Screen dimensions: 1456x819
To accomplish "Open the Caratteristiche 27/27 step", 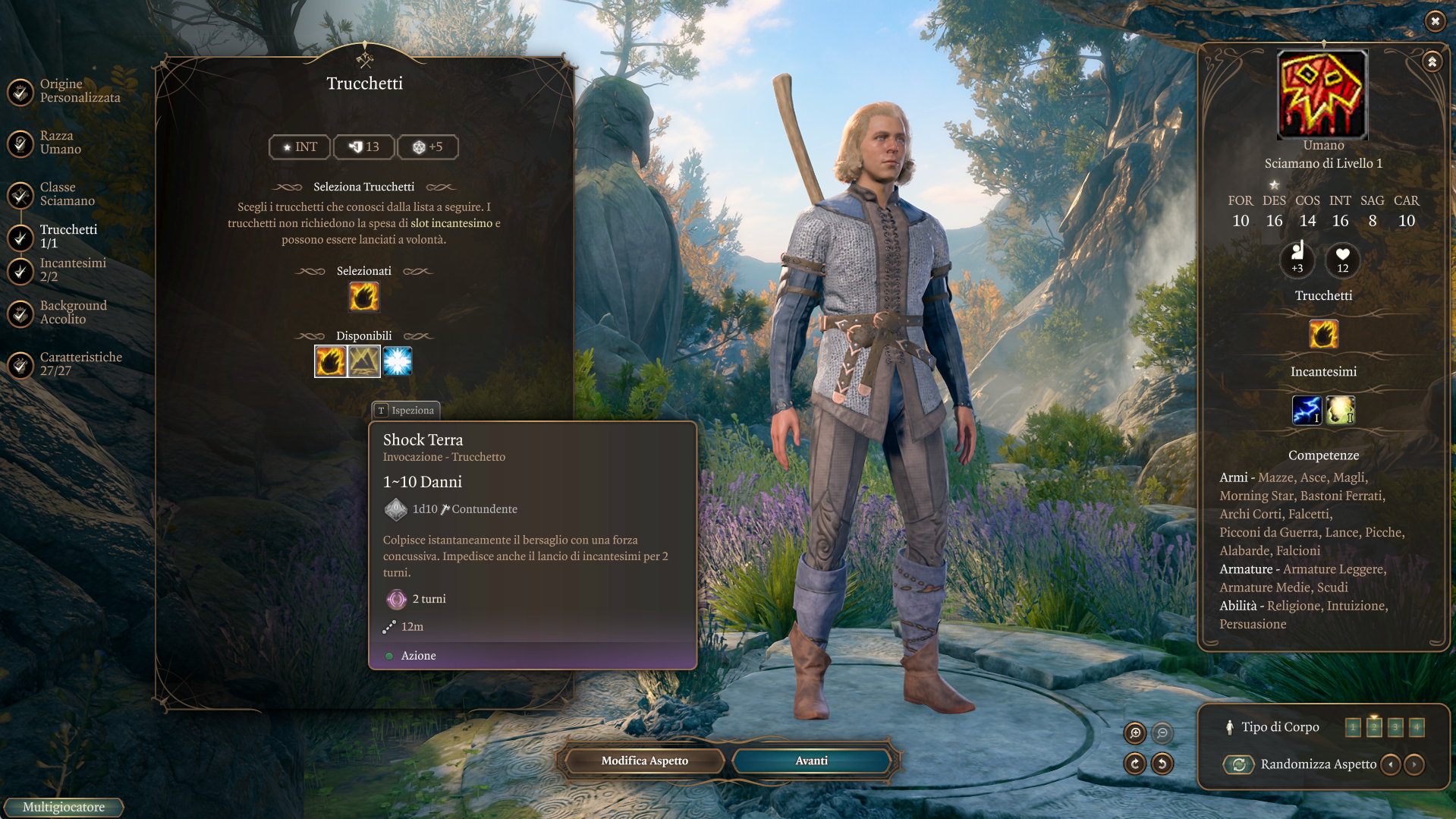I will pos(79,364).
